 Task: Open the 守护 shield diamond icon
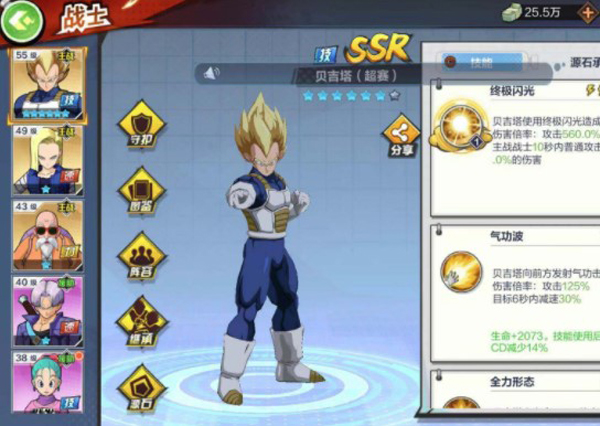click(x=141, y=124)
